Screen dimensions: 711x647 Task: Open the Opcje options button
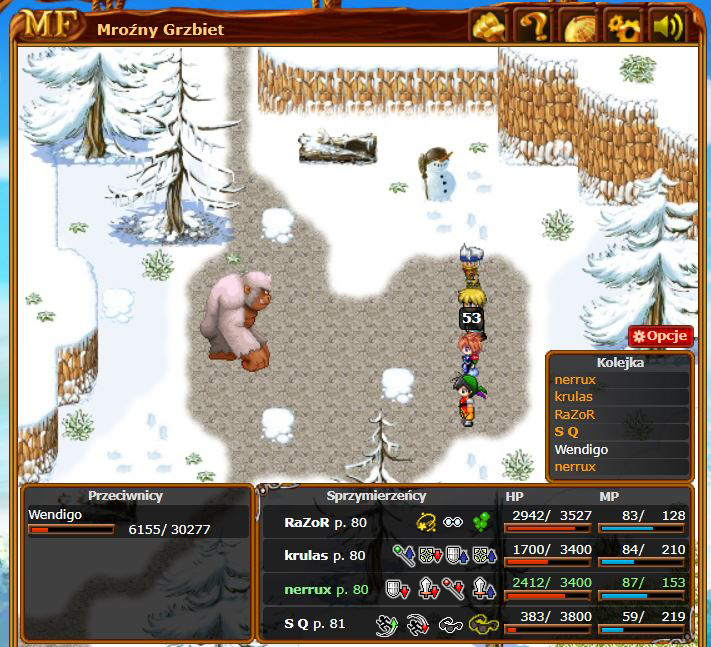tap(661, 336)
